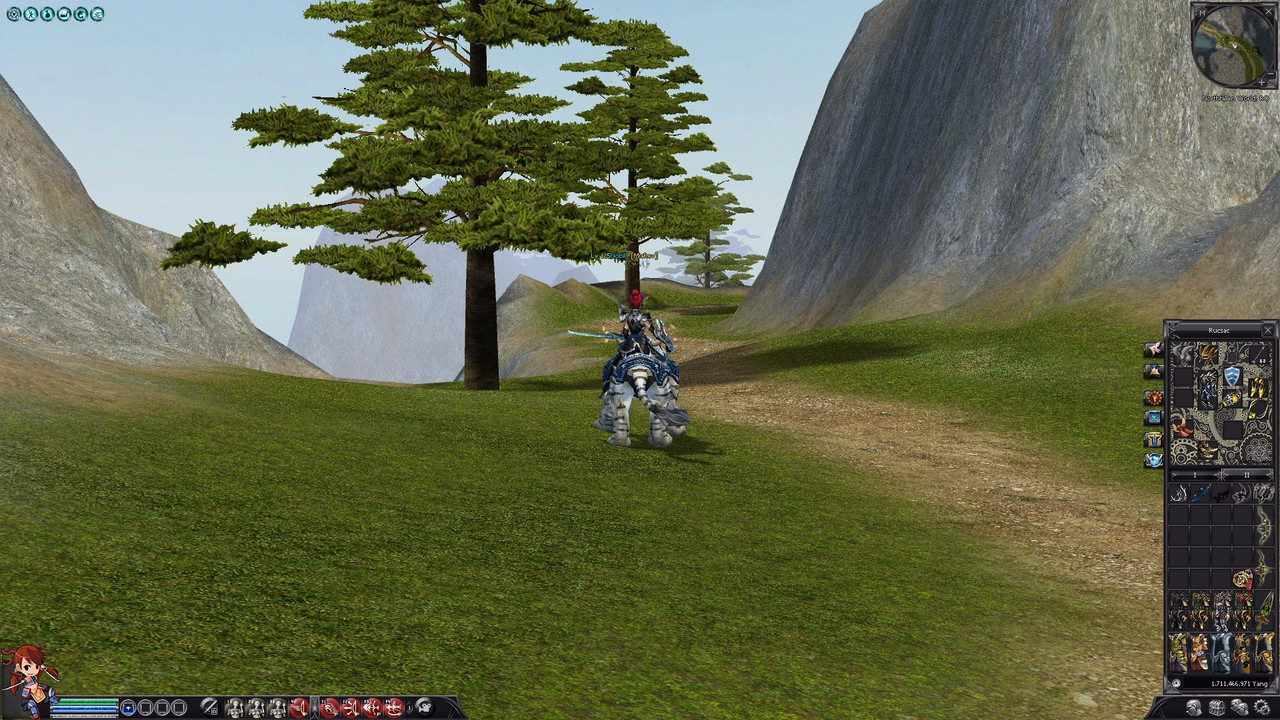This screenshot has width=1280, height=720.
Task: Switch to inventory tab II
Action: (x=1246, y=474)
